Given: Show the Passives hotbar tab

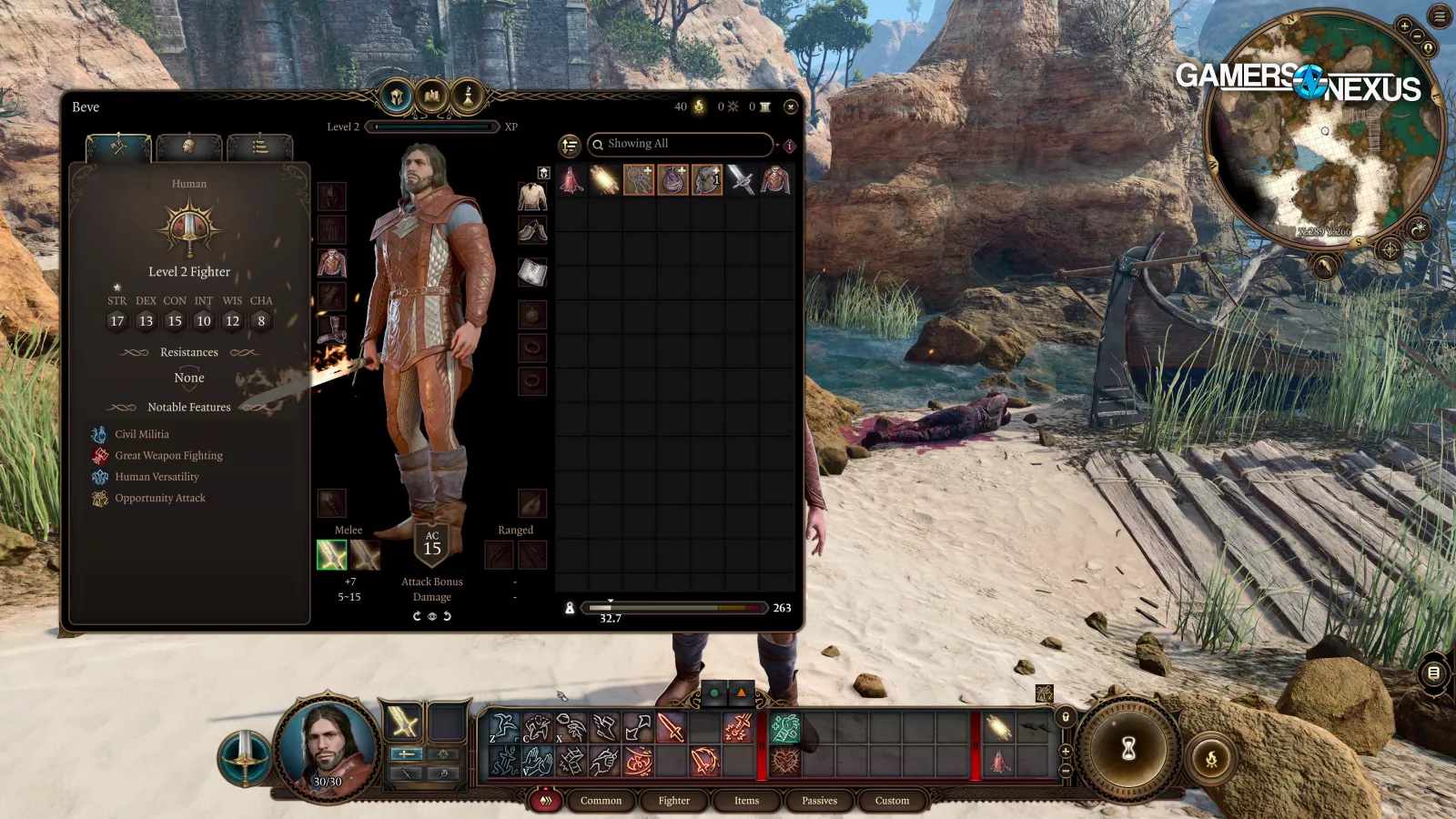Looking at the screenshot, I should [x=819, y=801].
